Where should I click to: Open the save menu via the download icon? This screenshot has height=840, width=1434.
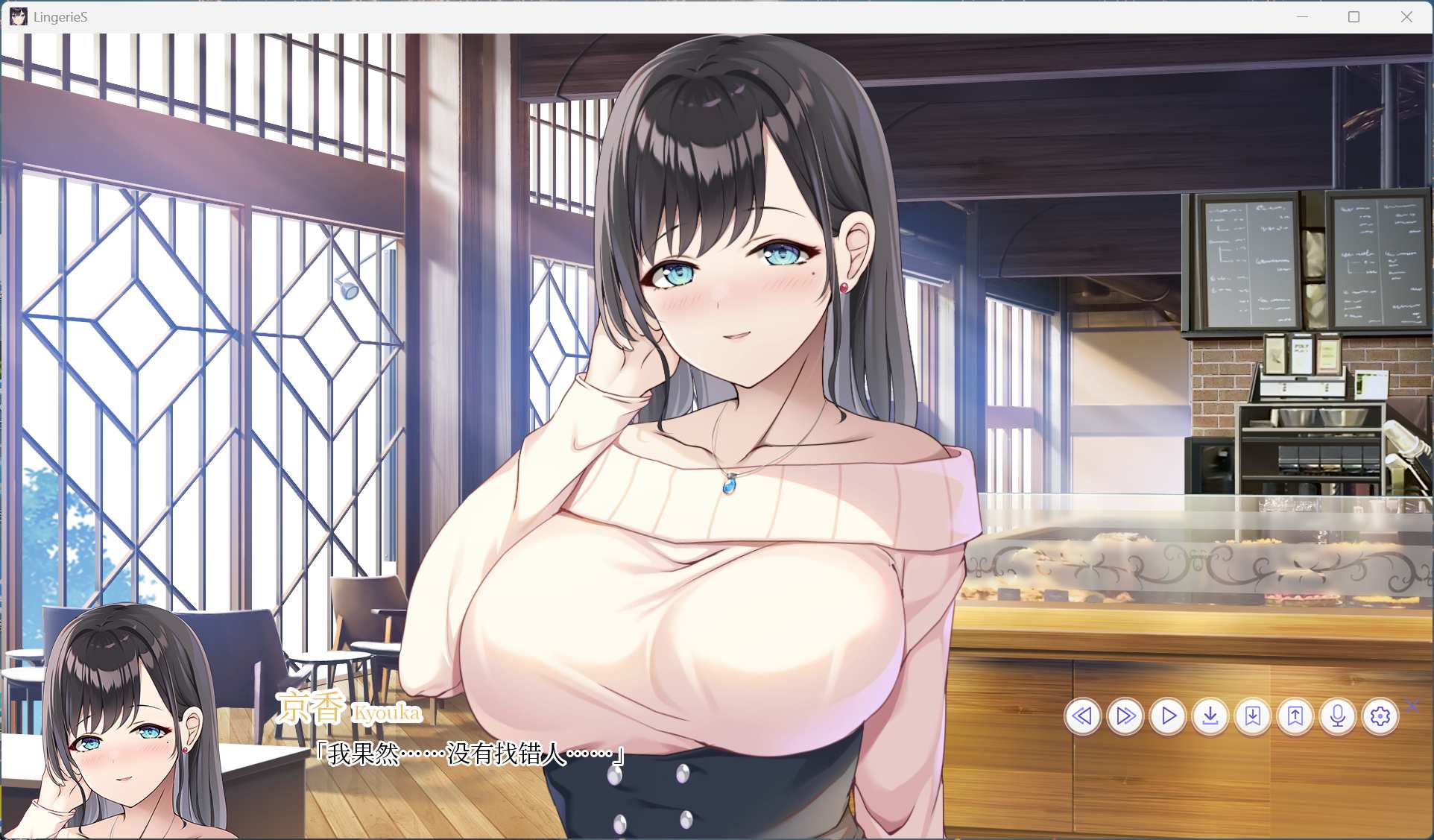pos(1210,716)
